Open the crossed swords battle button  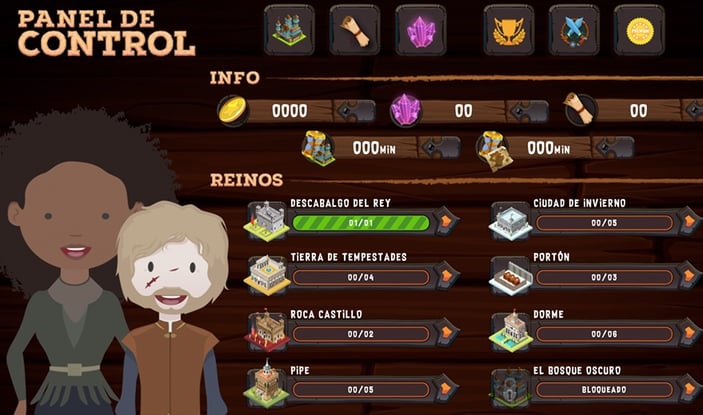tap(574, 29)
